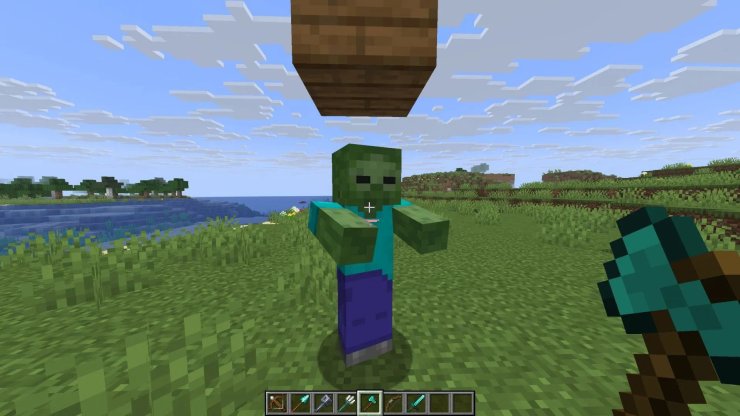Select the diamond shovel hotbar slot
Screen dimensions: 740x416
point(300,402)
